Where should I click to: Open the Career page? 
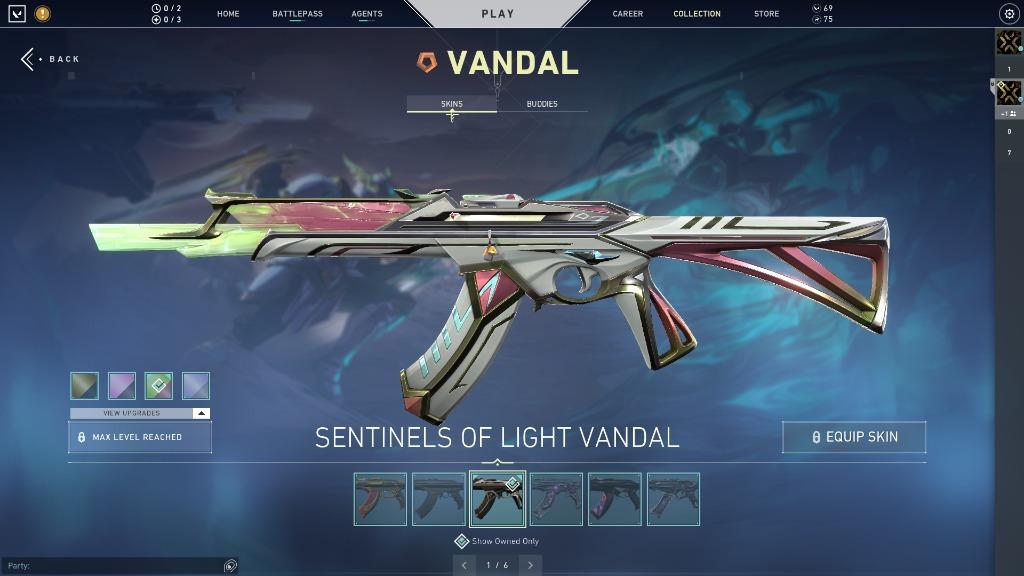coord(628,14)
